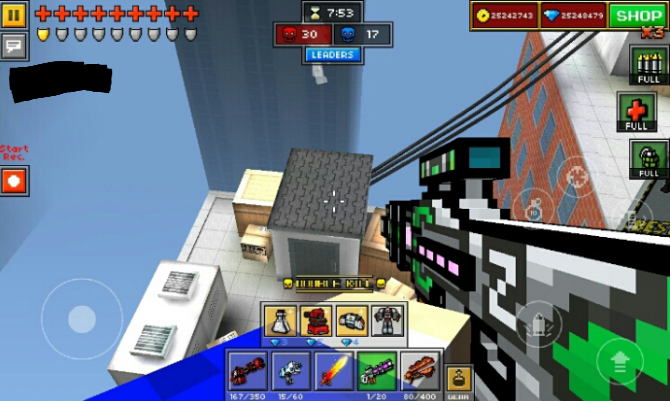Click the blue gem balance panel

click(574, 15)
